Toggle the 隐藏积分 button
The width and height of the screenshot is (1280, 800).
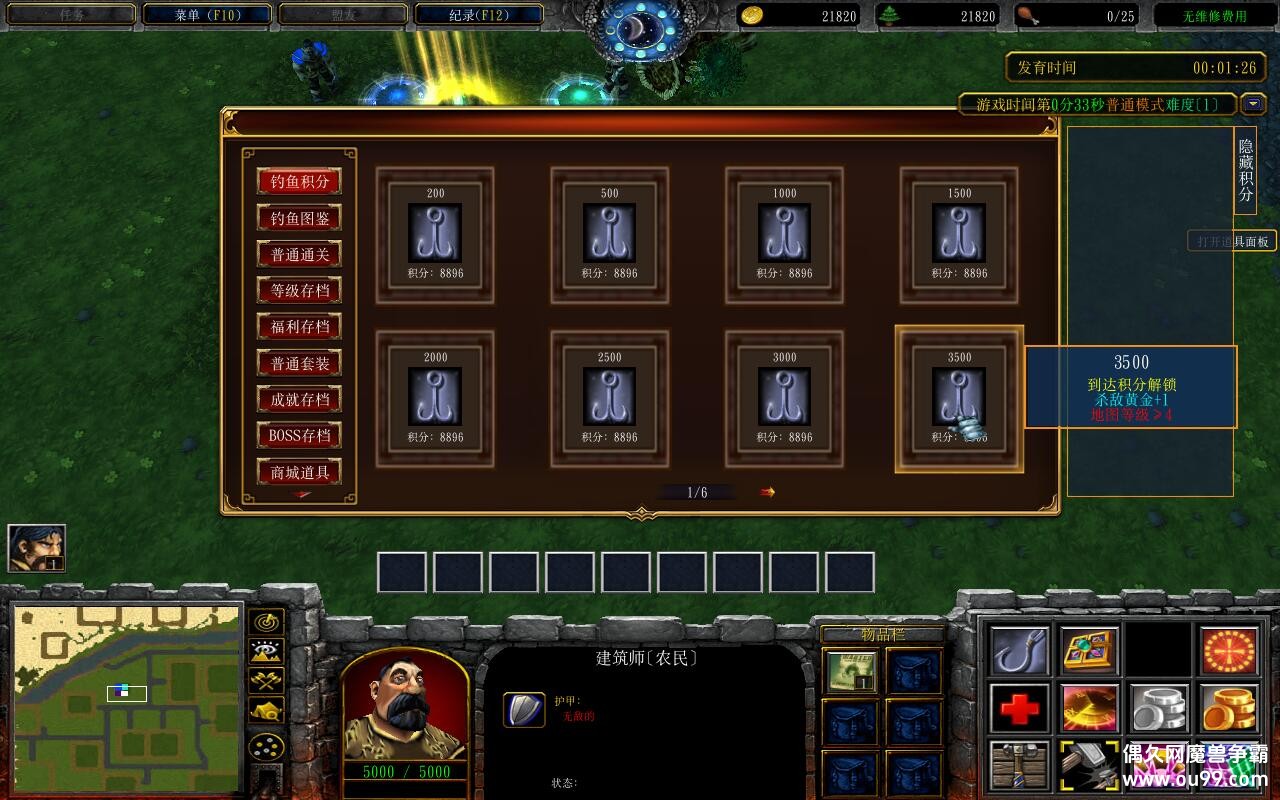coord(1245,170)
